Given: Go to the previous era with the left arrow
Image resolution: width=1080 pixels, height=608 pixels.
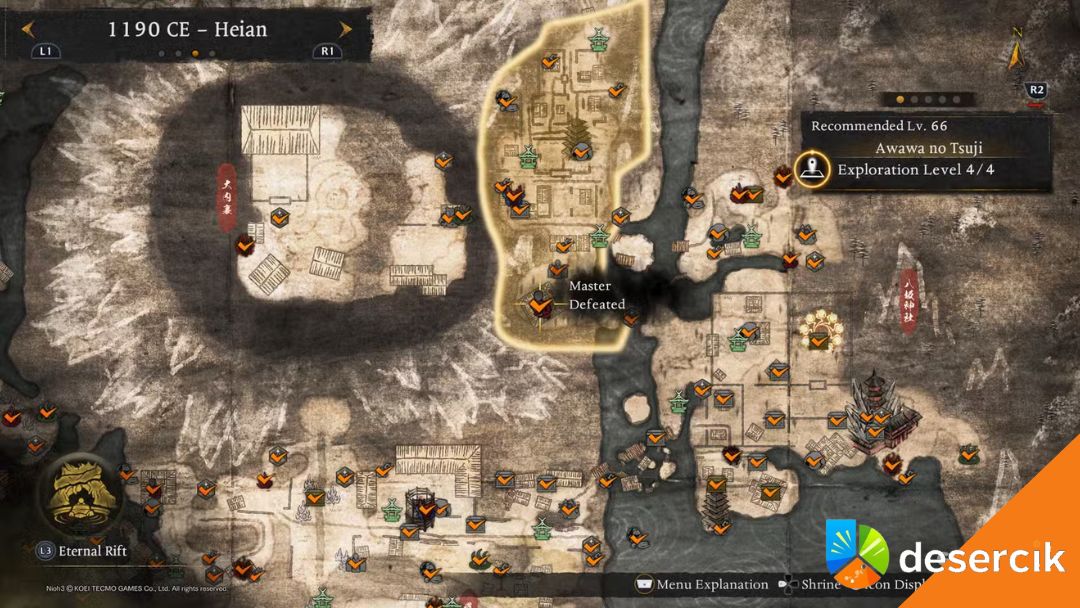Looking at the screenshot, I should [27, 29].
